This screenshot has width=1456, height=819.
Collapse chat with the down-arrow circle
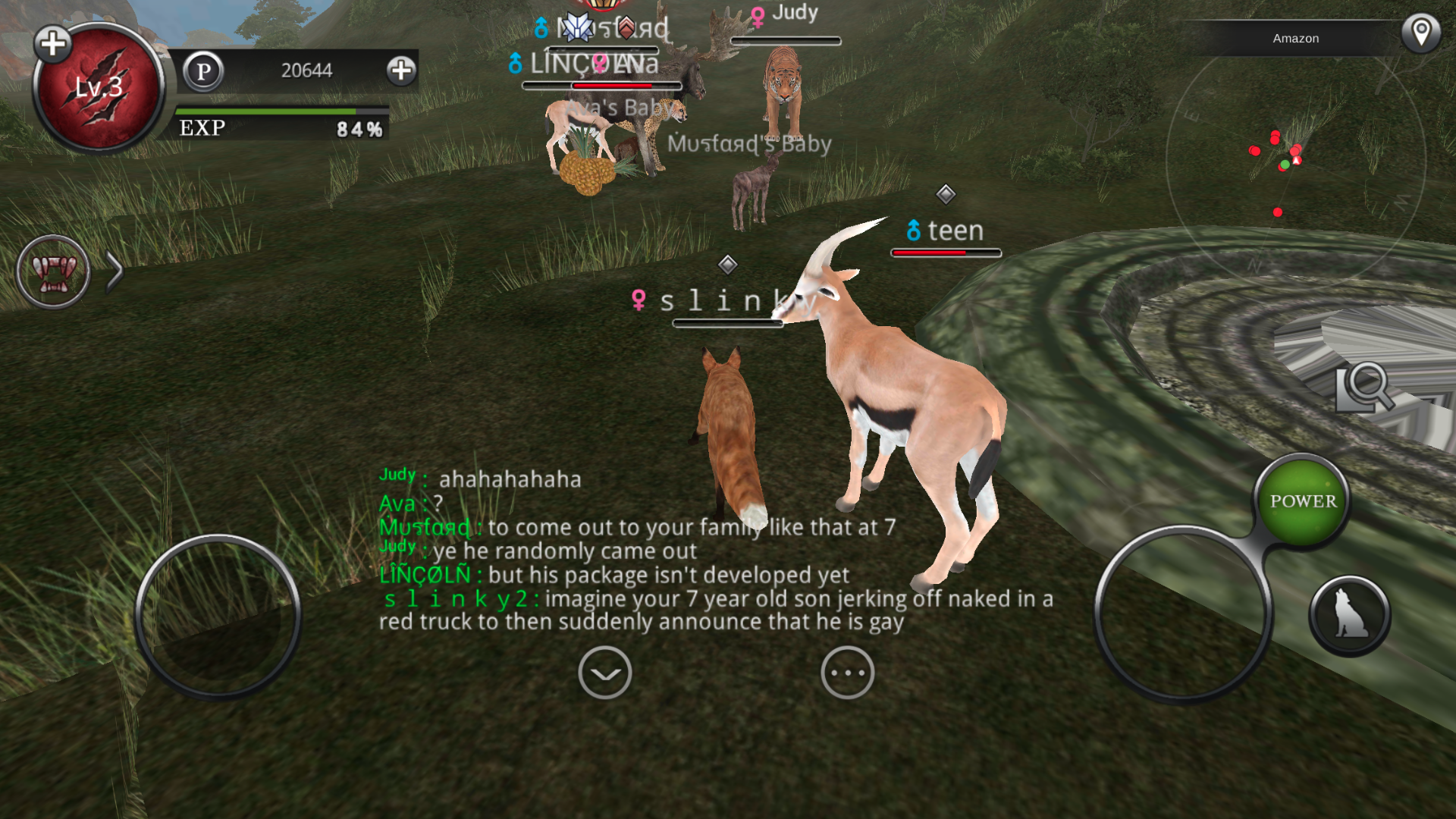pos(604,673)
